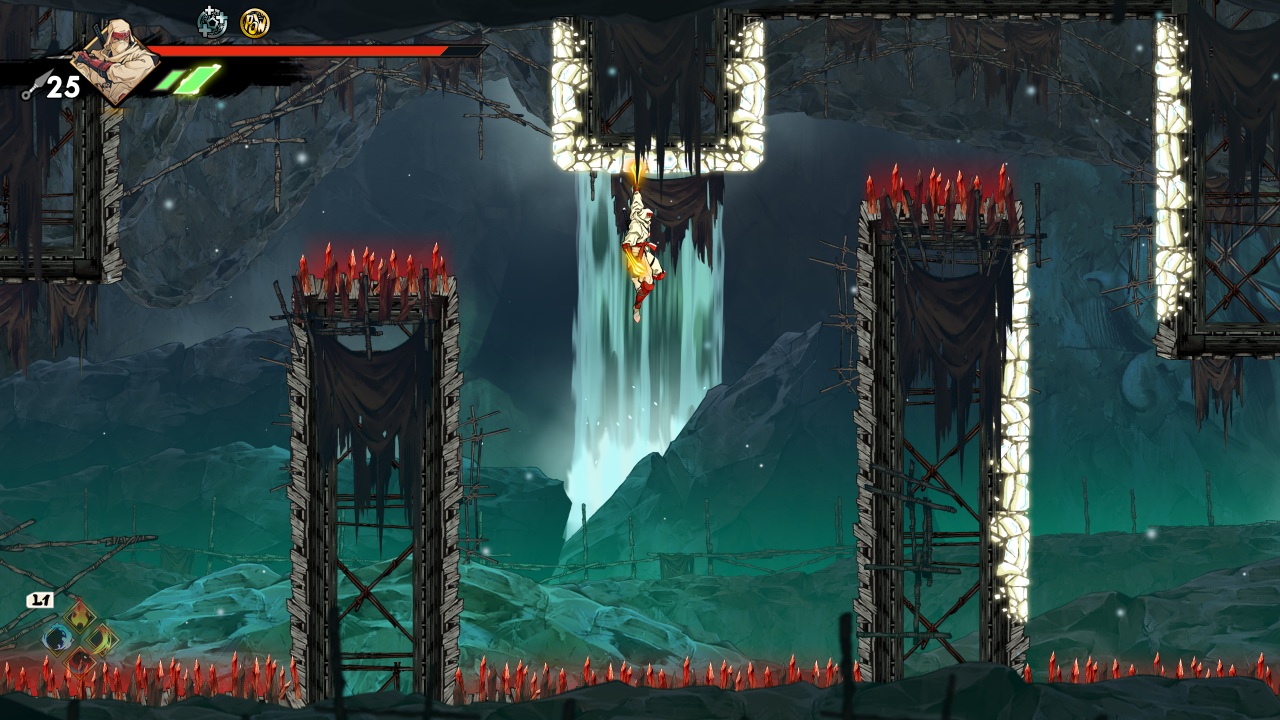Activate the fire ninpo ability diamond
This screenshot has width=1280, height=720.
point(79,617)
